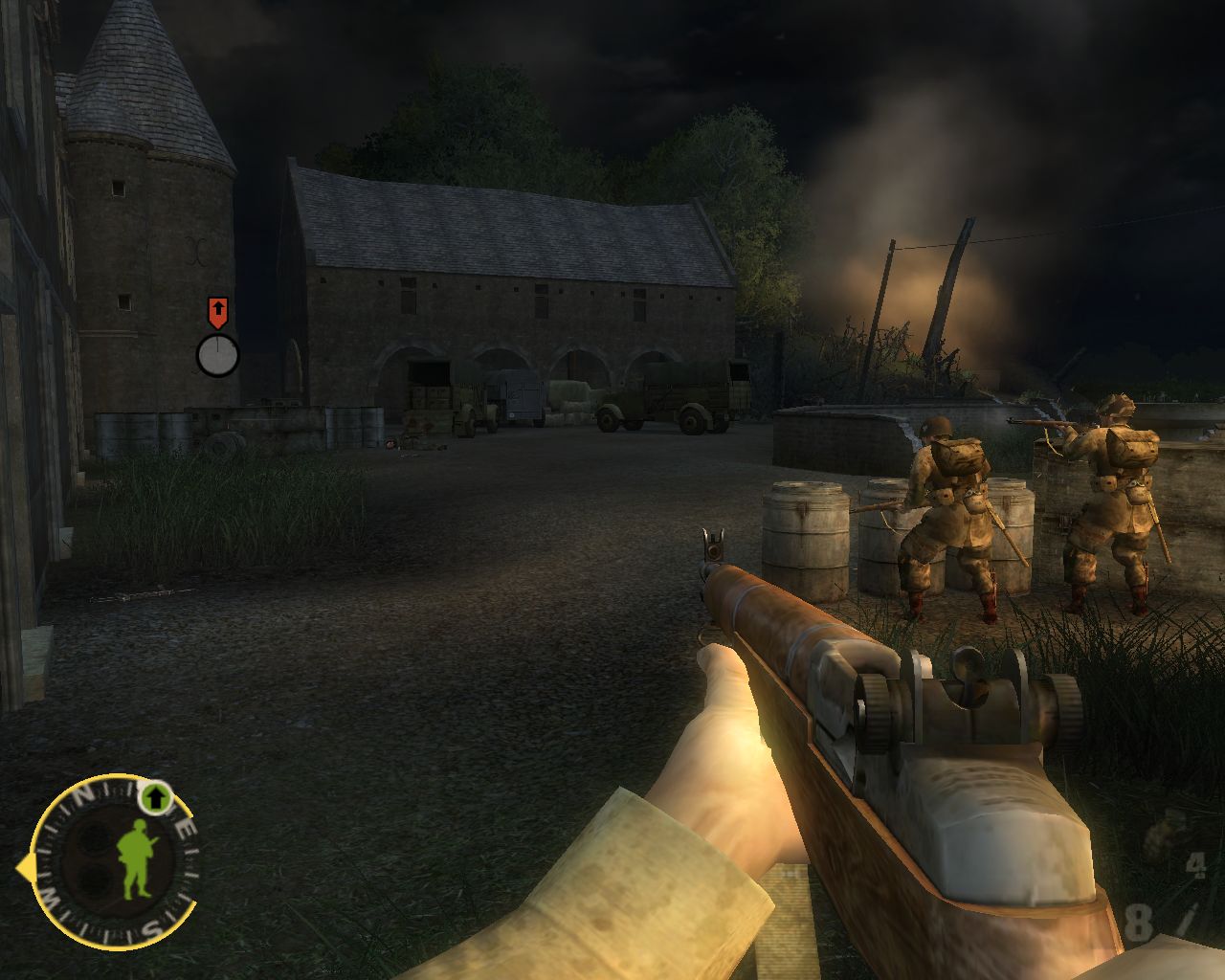Viewport: 1225px width, 980px height.
Task: Select the rounds-remaining counter showing 8
Action: pos(1140,922)
